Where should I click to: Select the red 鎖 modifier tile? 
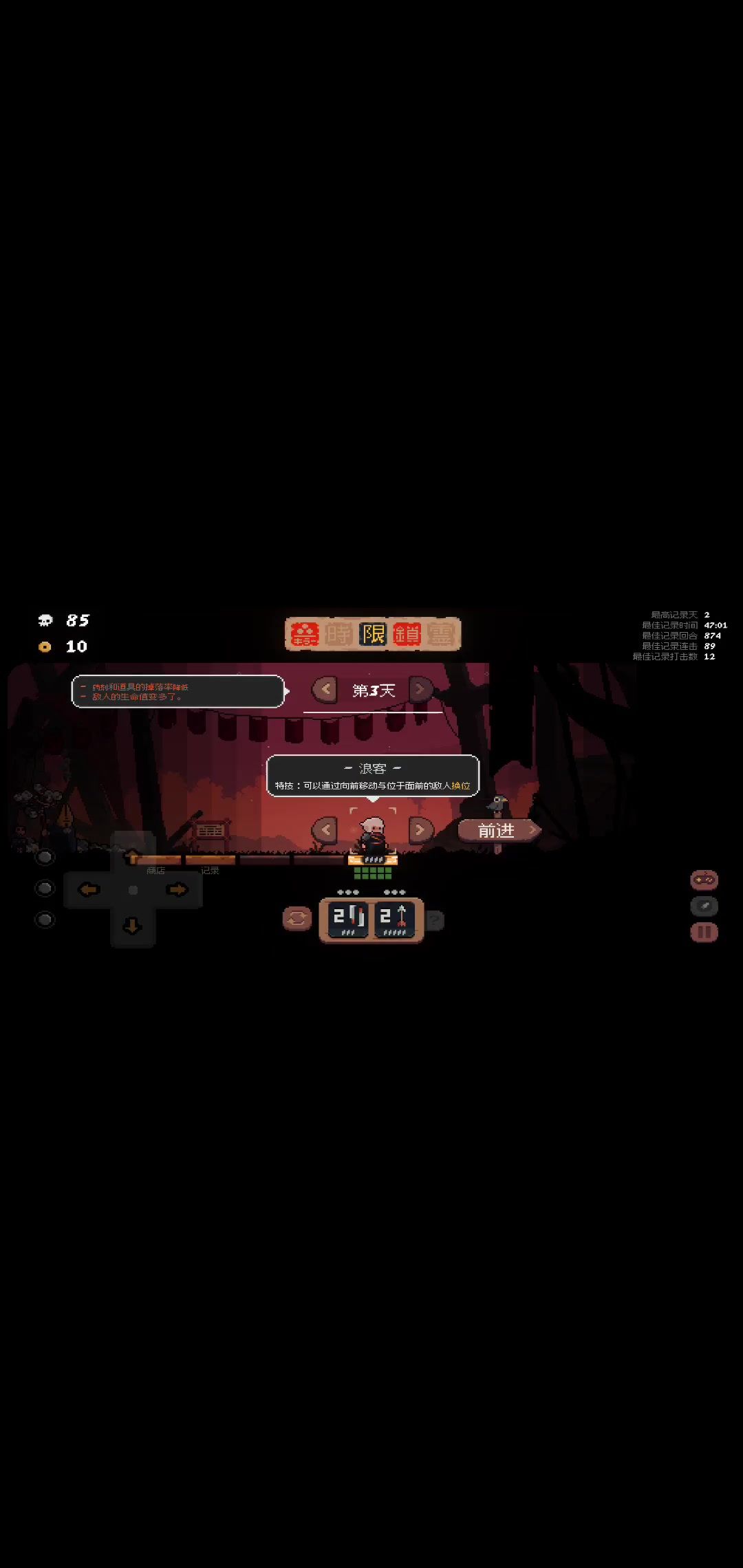(x=407, y=634)
